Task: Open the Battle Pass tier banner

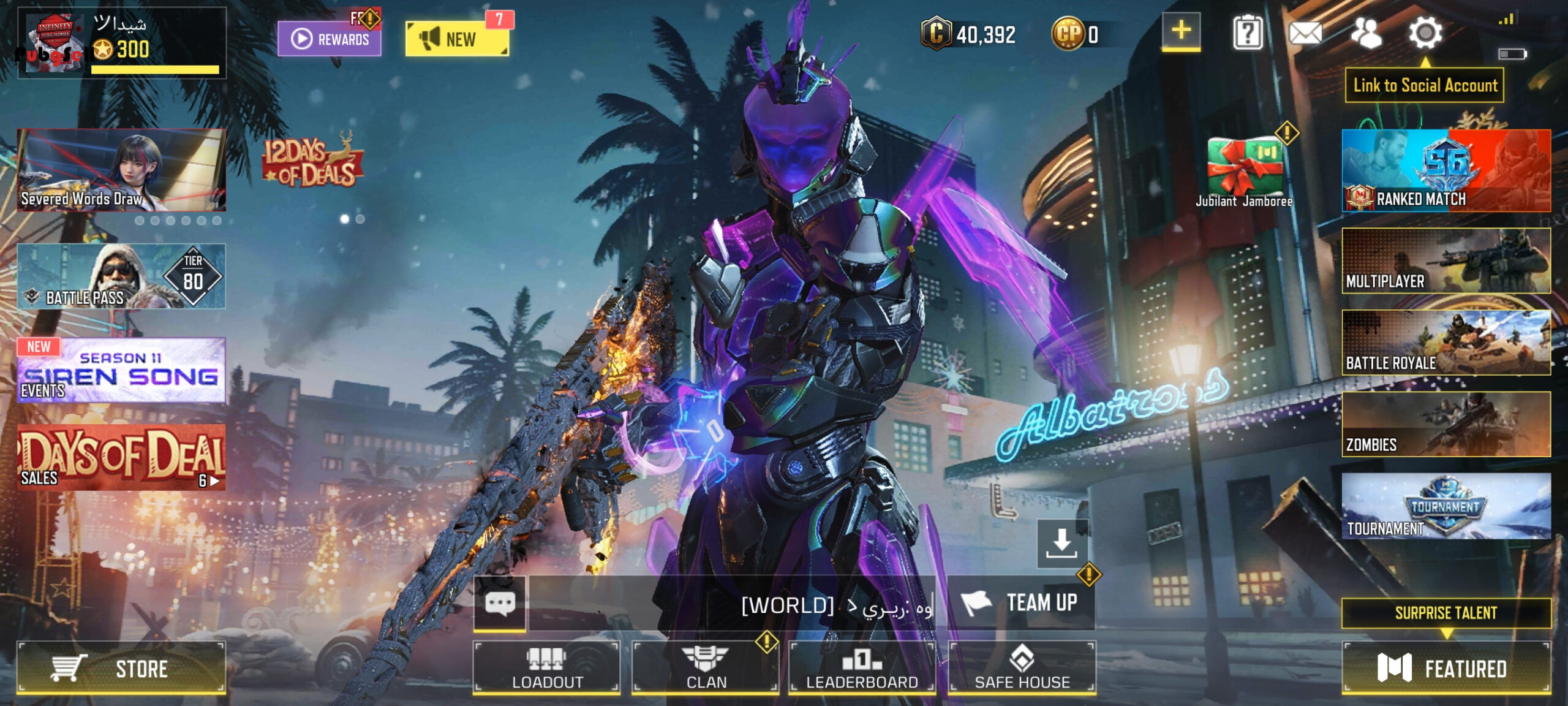Action: click(121, 276)
